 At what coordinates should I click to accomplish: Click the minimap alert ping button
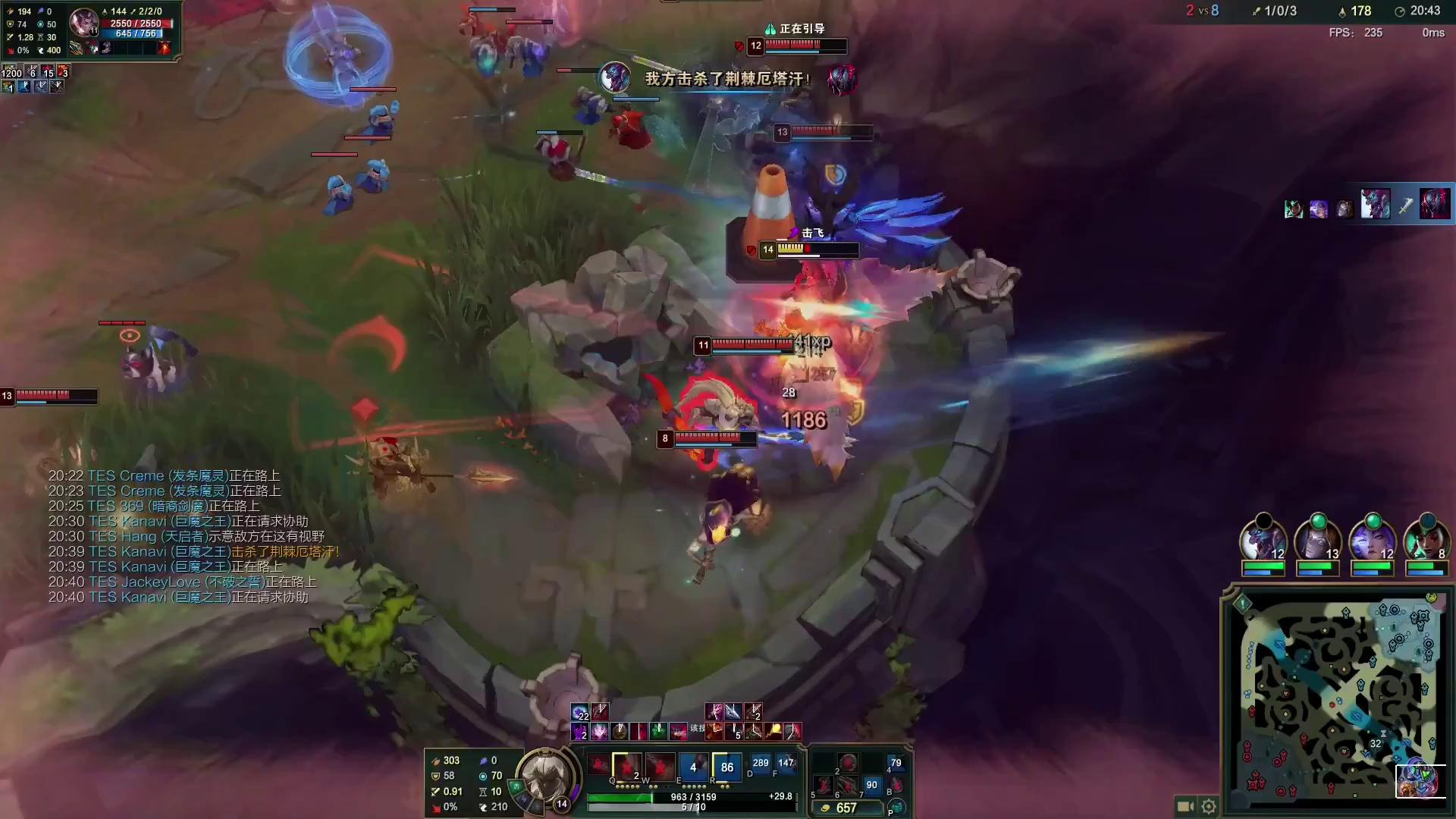tap(1242, 604)
